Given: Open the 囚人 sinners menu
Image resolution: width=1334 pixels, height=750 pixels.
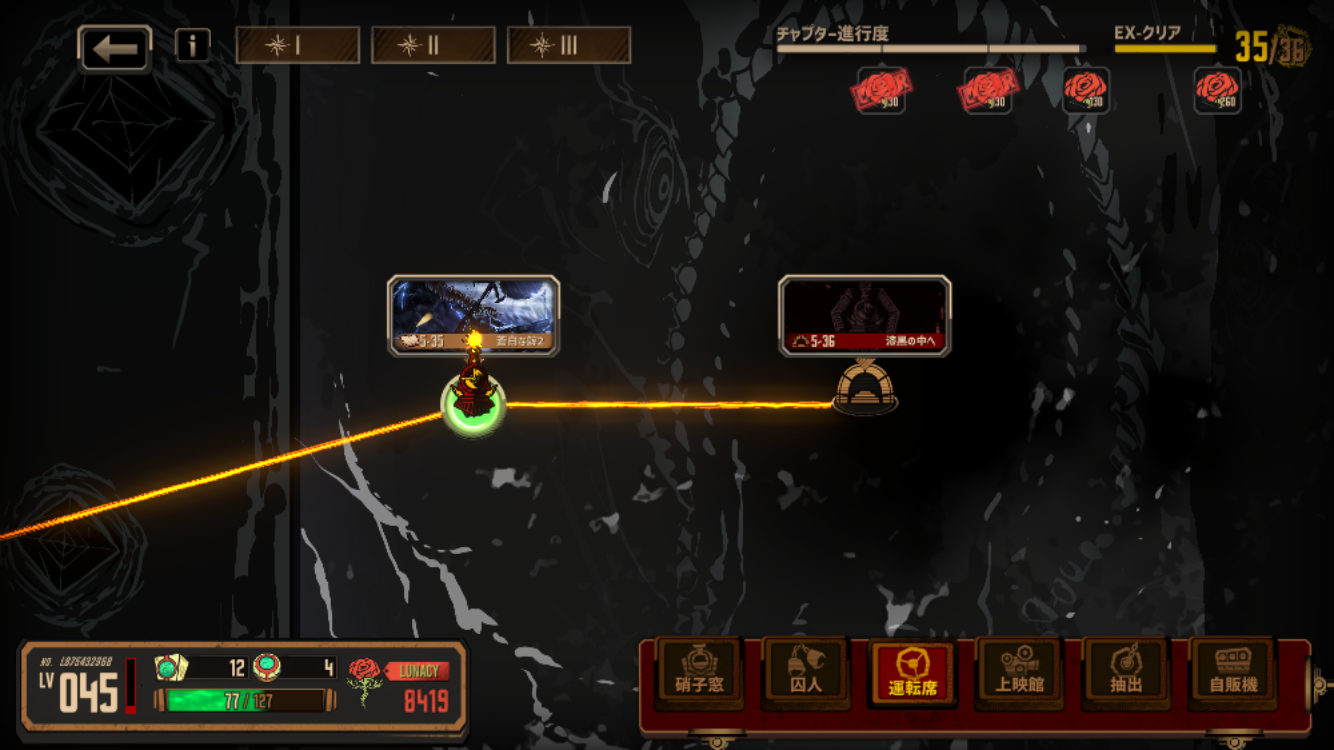Looking at the screenshot, I should coord(806,672).
